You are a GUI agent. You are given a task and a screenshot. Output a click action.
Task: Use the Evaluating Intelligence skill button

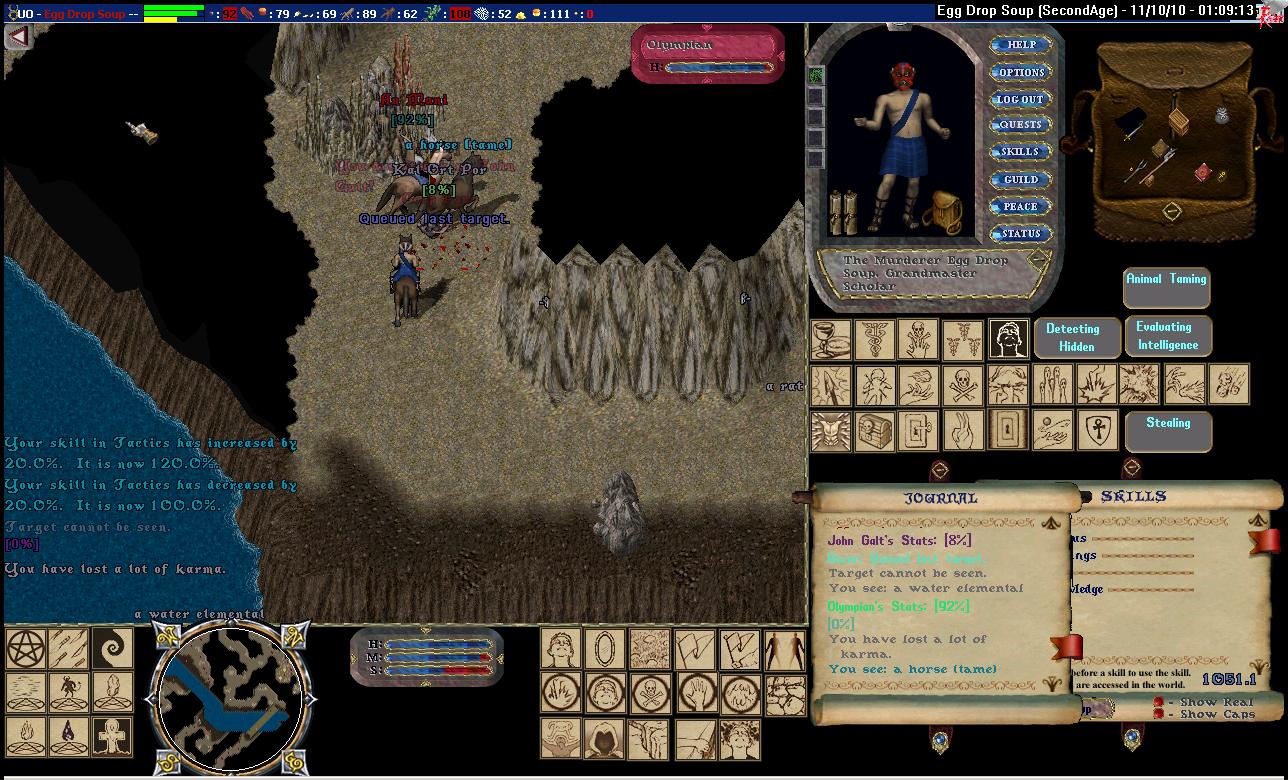1166,336
